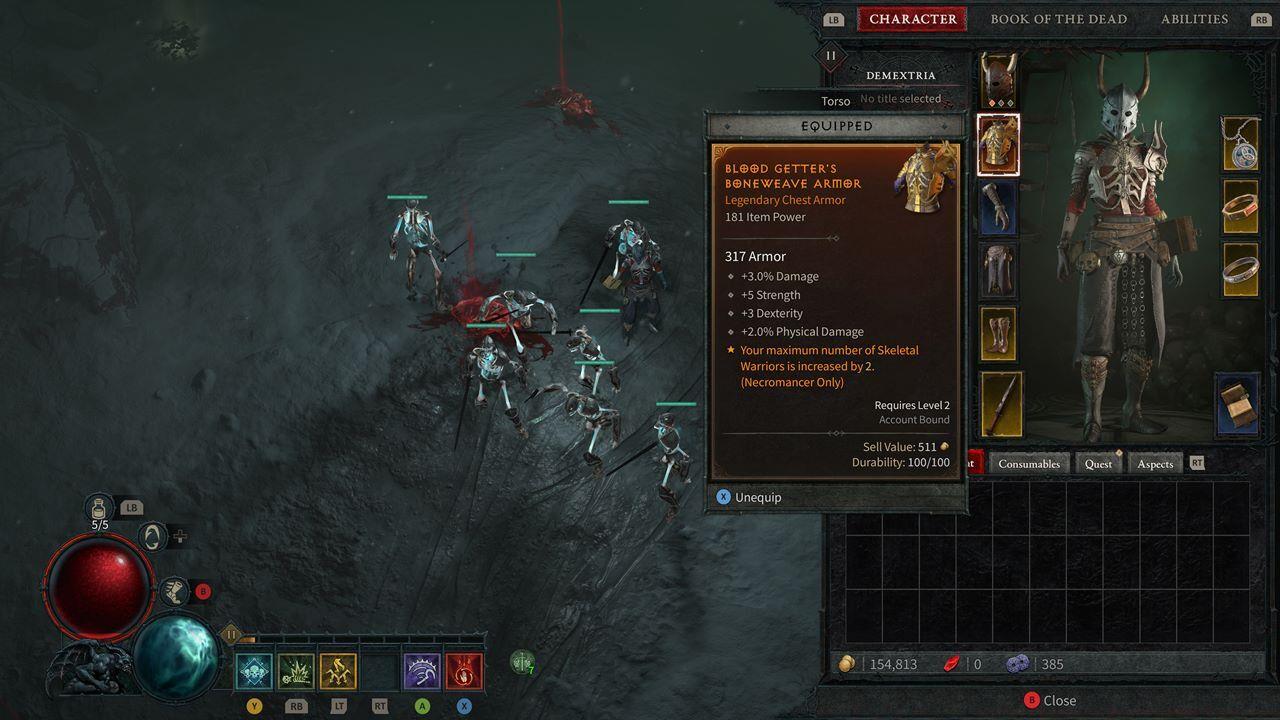The height and width of the screenshot is (720, 1280).
Task: Switch to the Consumables tab
Action: pyautogui.click(x=1029, y=463)
